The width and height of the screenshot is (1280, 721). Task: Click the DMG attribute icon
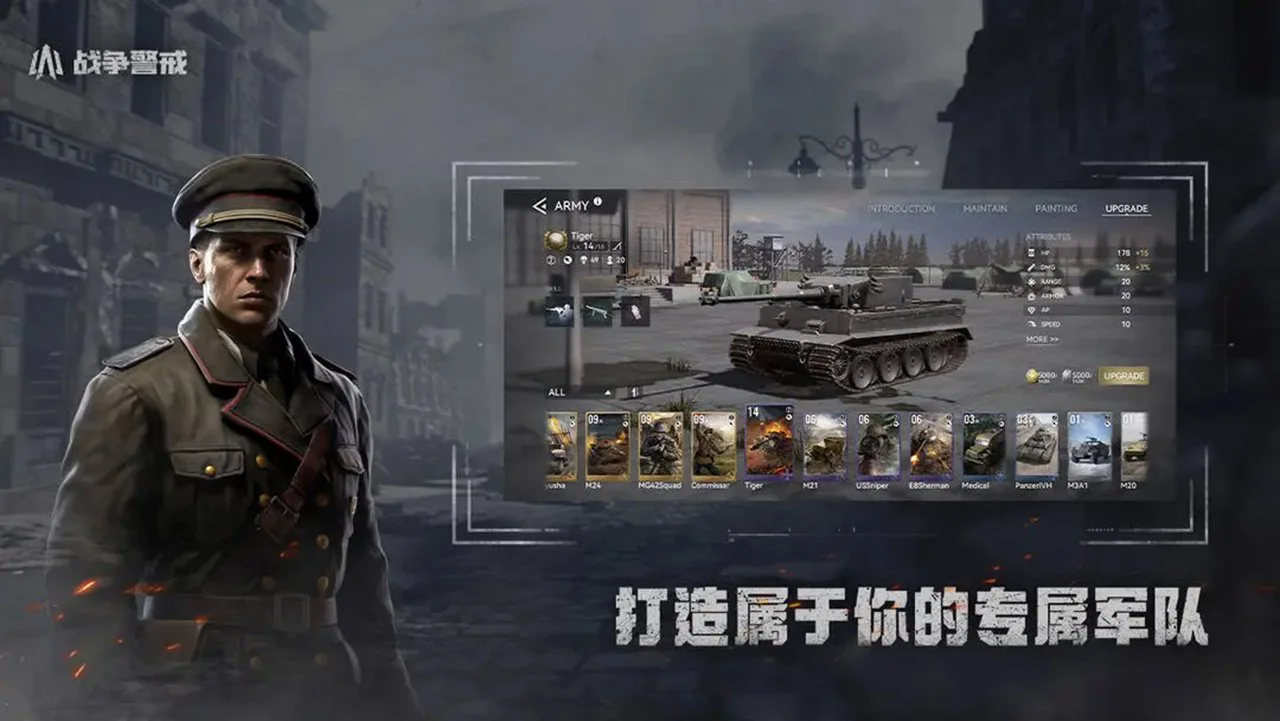tap(1032, 267)
